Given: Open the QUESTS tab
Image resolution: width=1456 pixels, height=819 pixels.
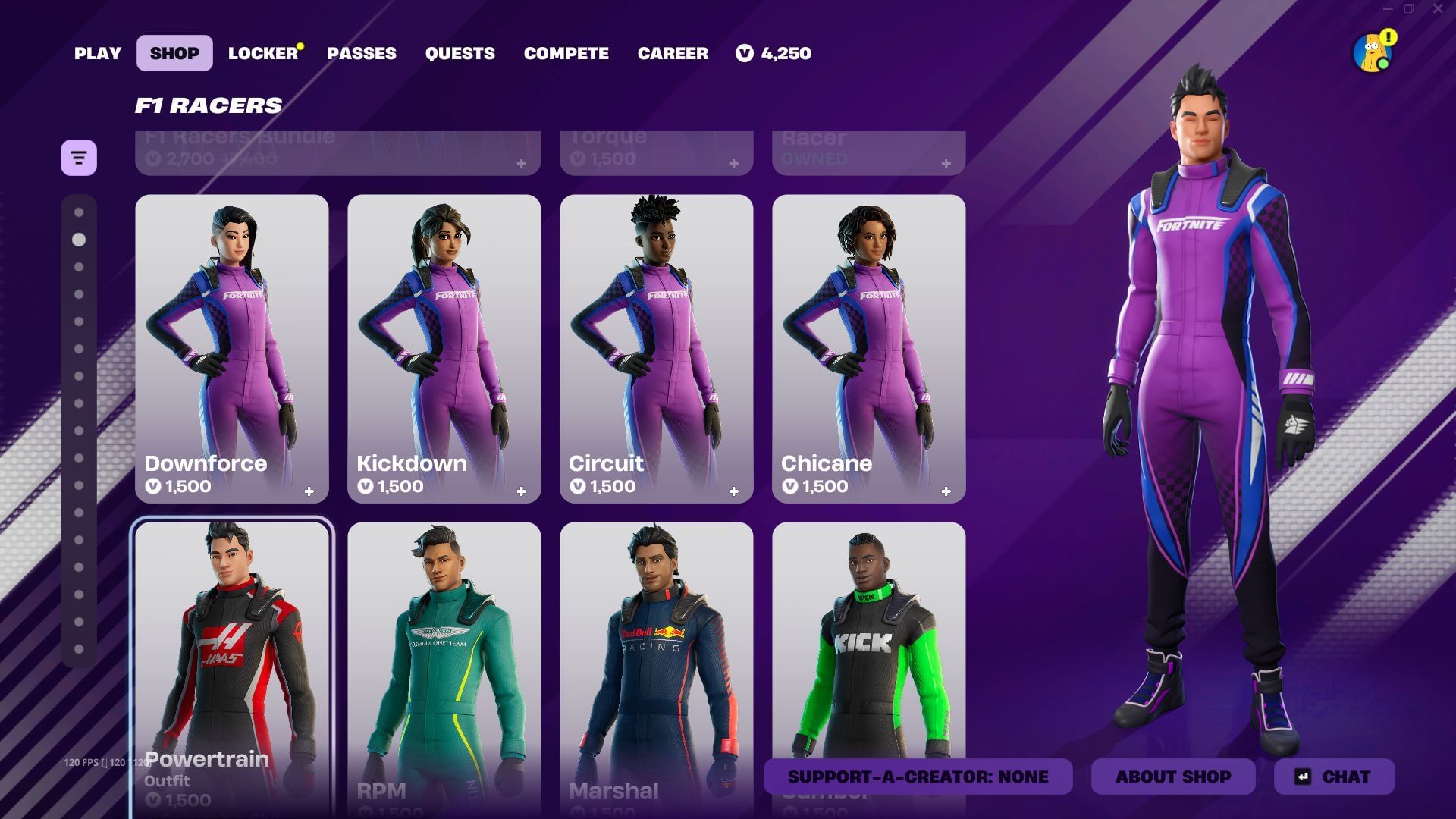Looking at the screenshot, I should (x=460, y=53).
